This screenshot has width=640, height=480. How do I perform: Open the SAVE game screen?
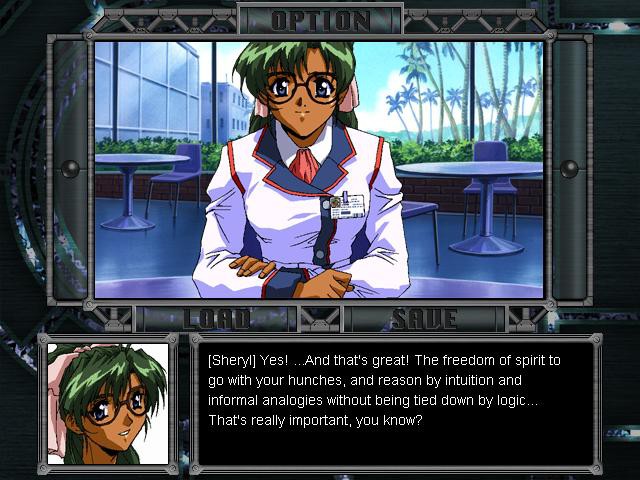point(423,319)
